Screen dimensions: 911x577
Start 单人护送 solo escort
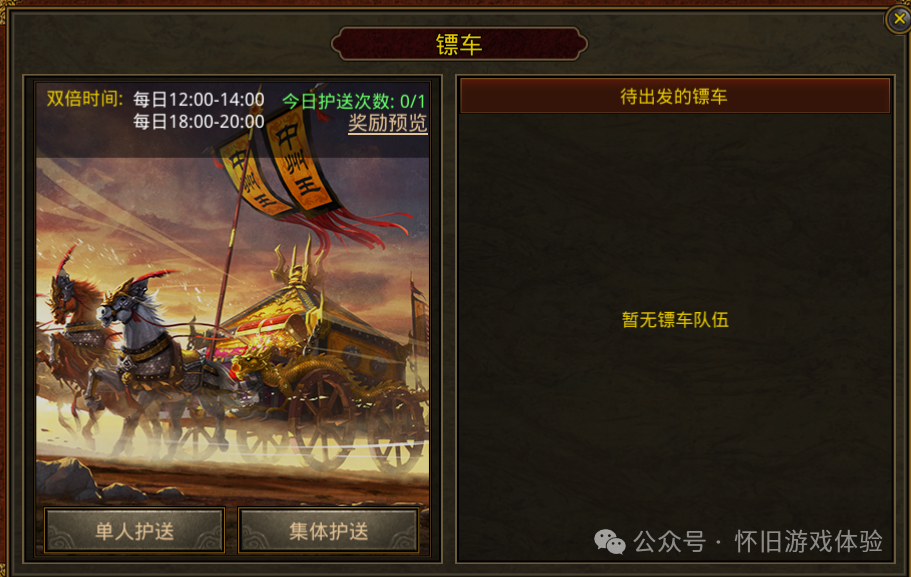click(x=134, y=530)
